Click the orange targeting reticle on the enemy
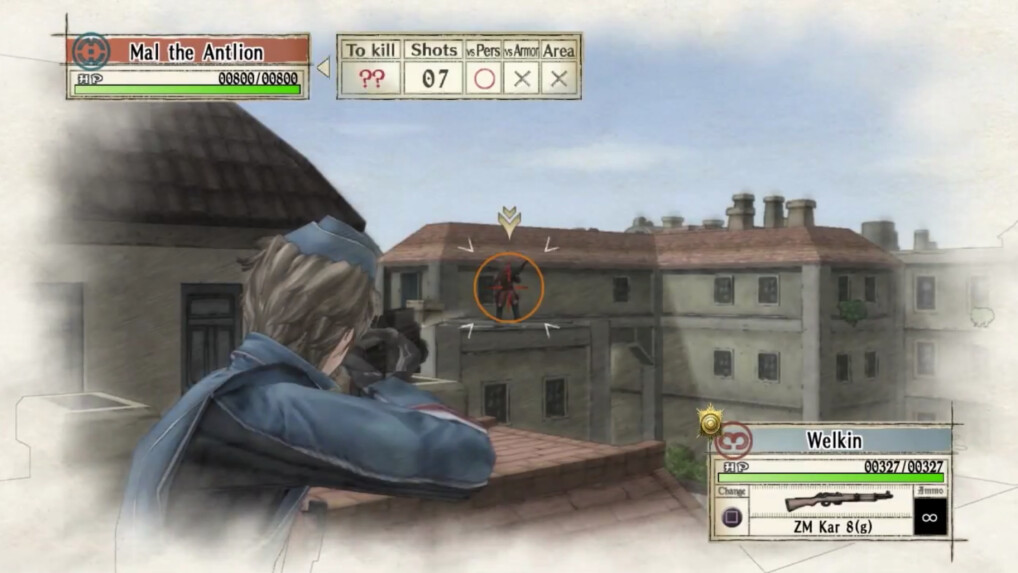 pos(509,287)
